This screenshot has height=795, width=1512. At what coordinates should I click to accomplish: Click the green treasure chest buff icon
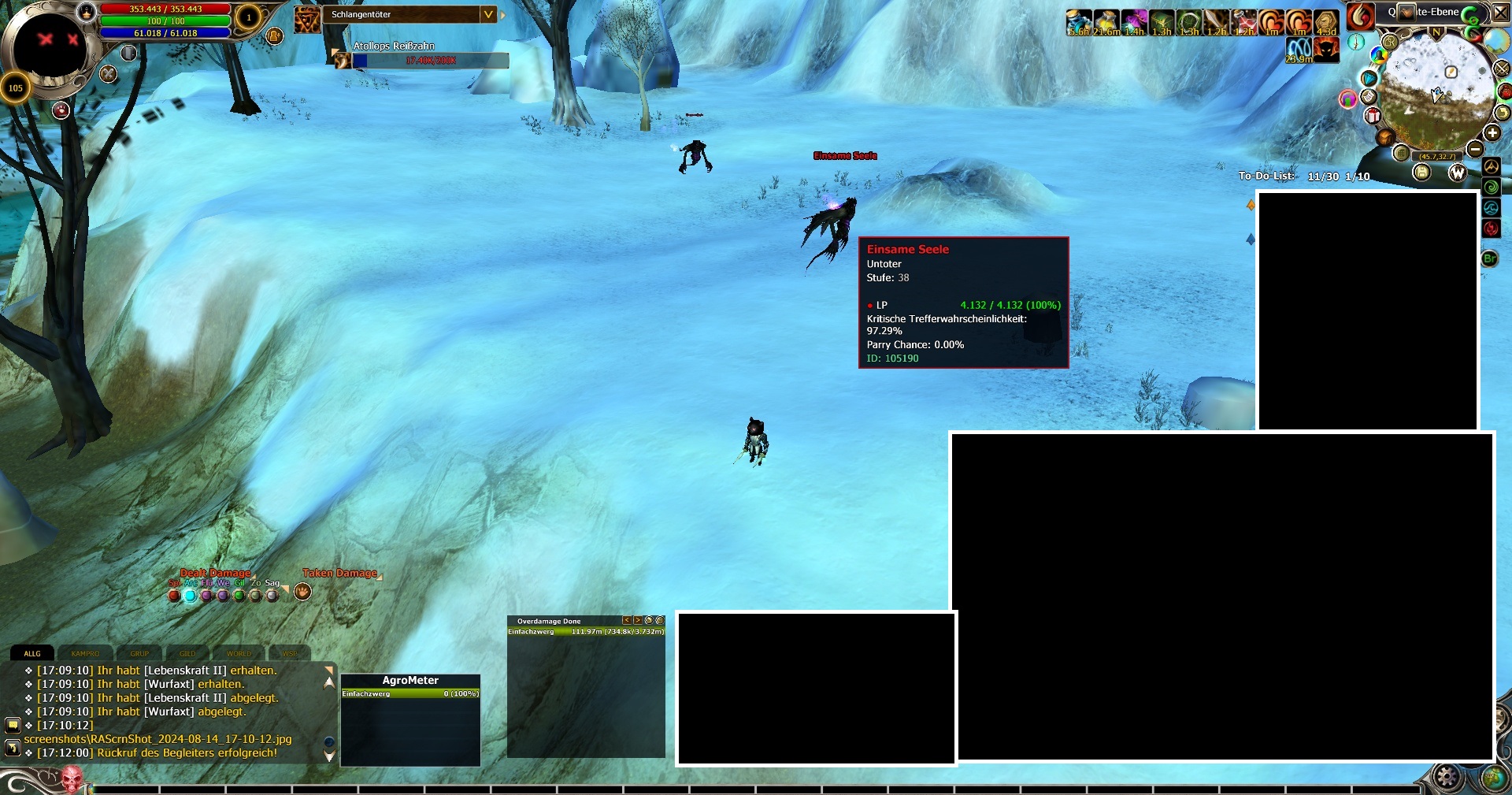(1162, 23)
